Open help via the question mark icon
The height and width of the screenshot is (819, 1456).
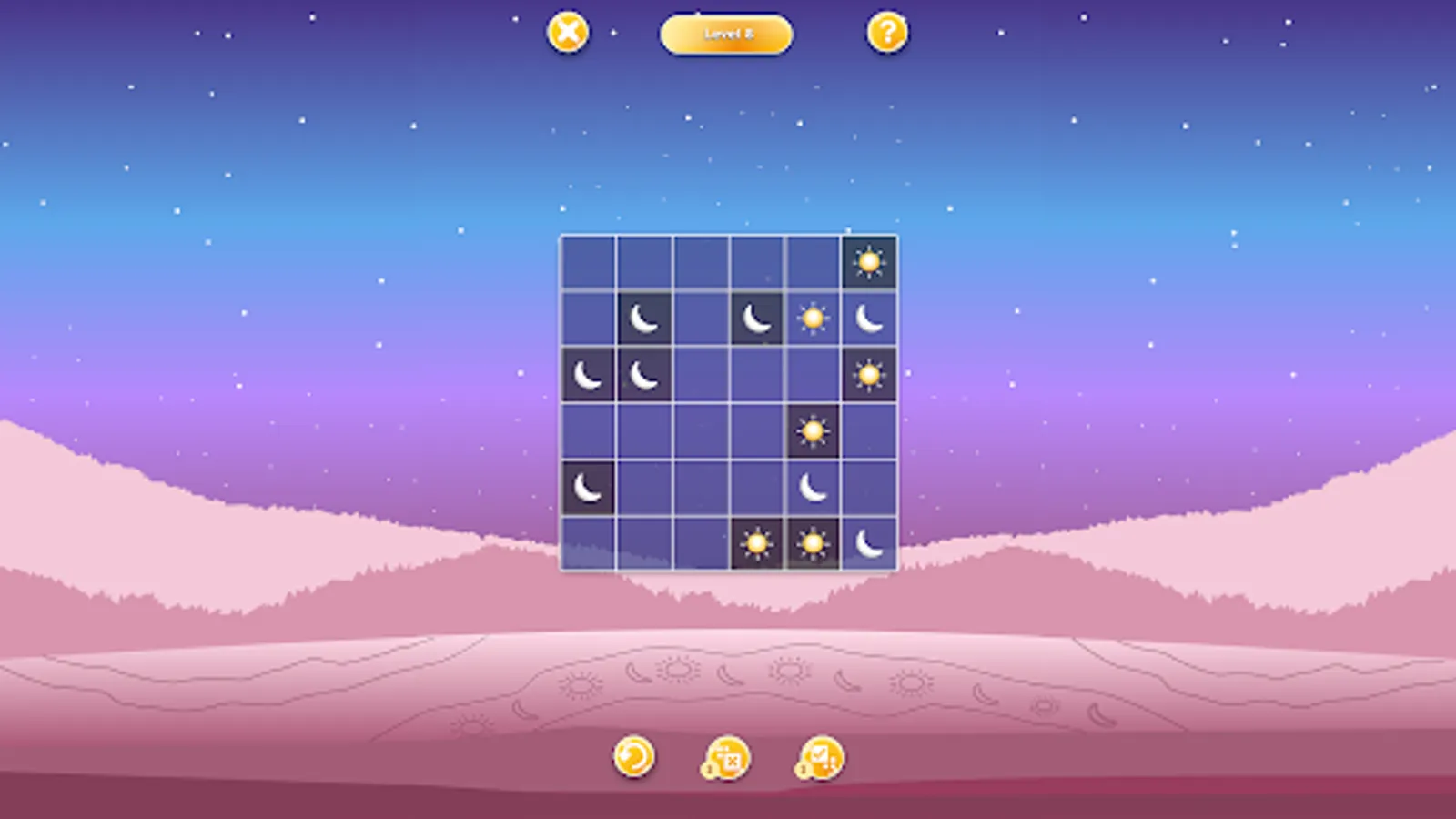tap(887, 34)
